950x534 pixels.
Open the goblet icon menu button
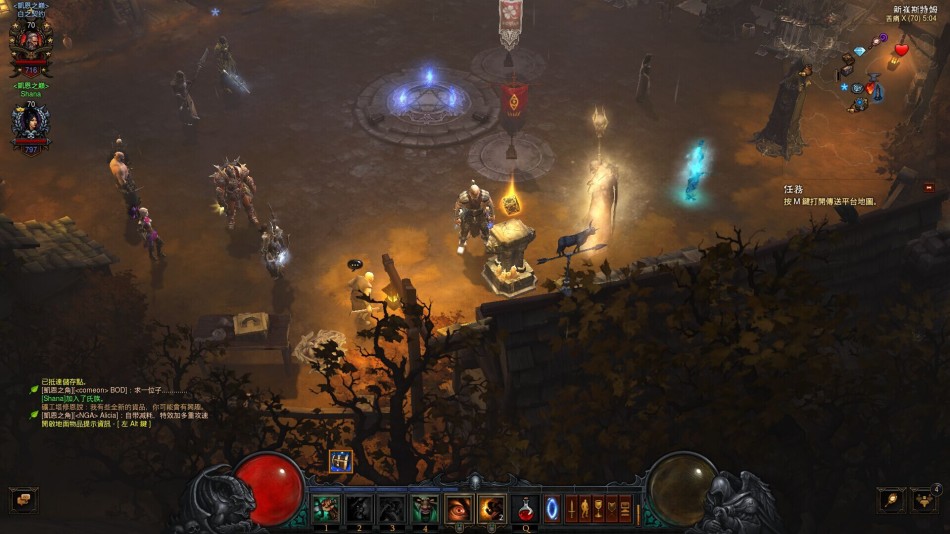click(x=599, y=508)
